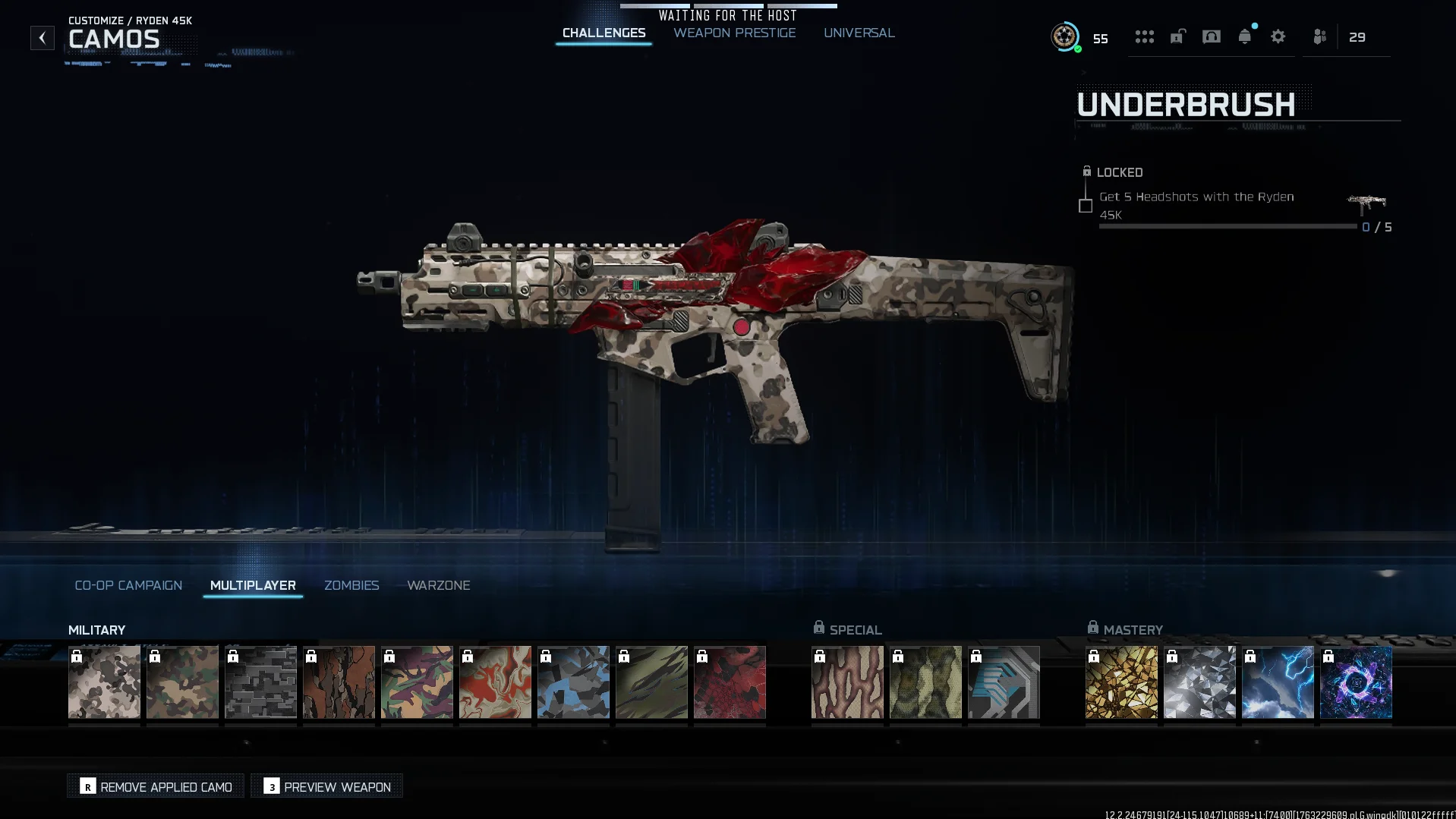Choose the blue lightning mastery camo
The height and width of the screenshot is (819, 1456).
click(x=1278, y=682)
